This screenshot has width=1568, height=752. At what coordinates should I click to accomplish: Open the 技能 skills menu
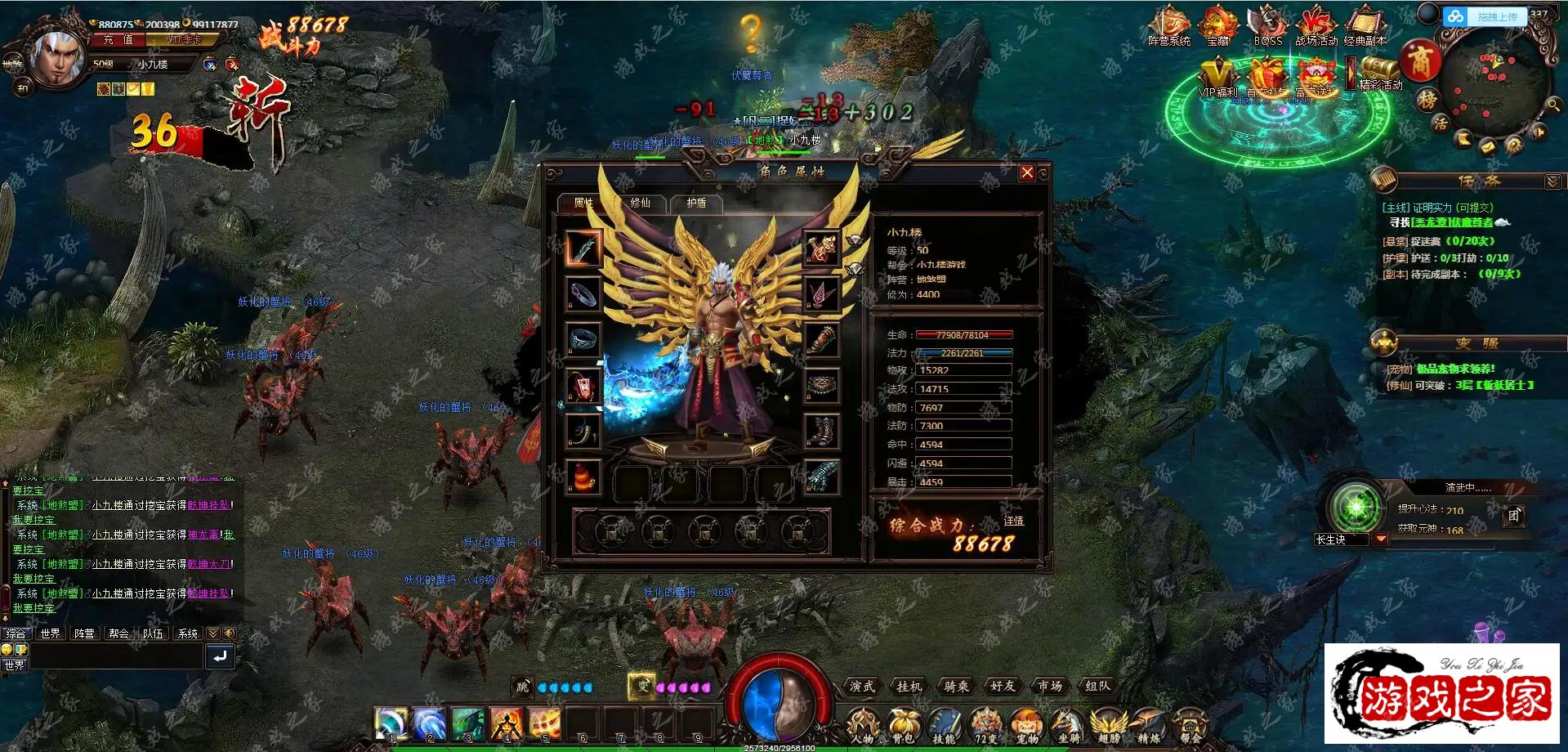[944, 726]
